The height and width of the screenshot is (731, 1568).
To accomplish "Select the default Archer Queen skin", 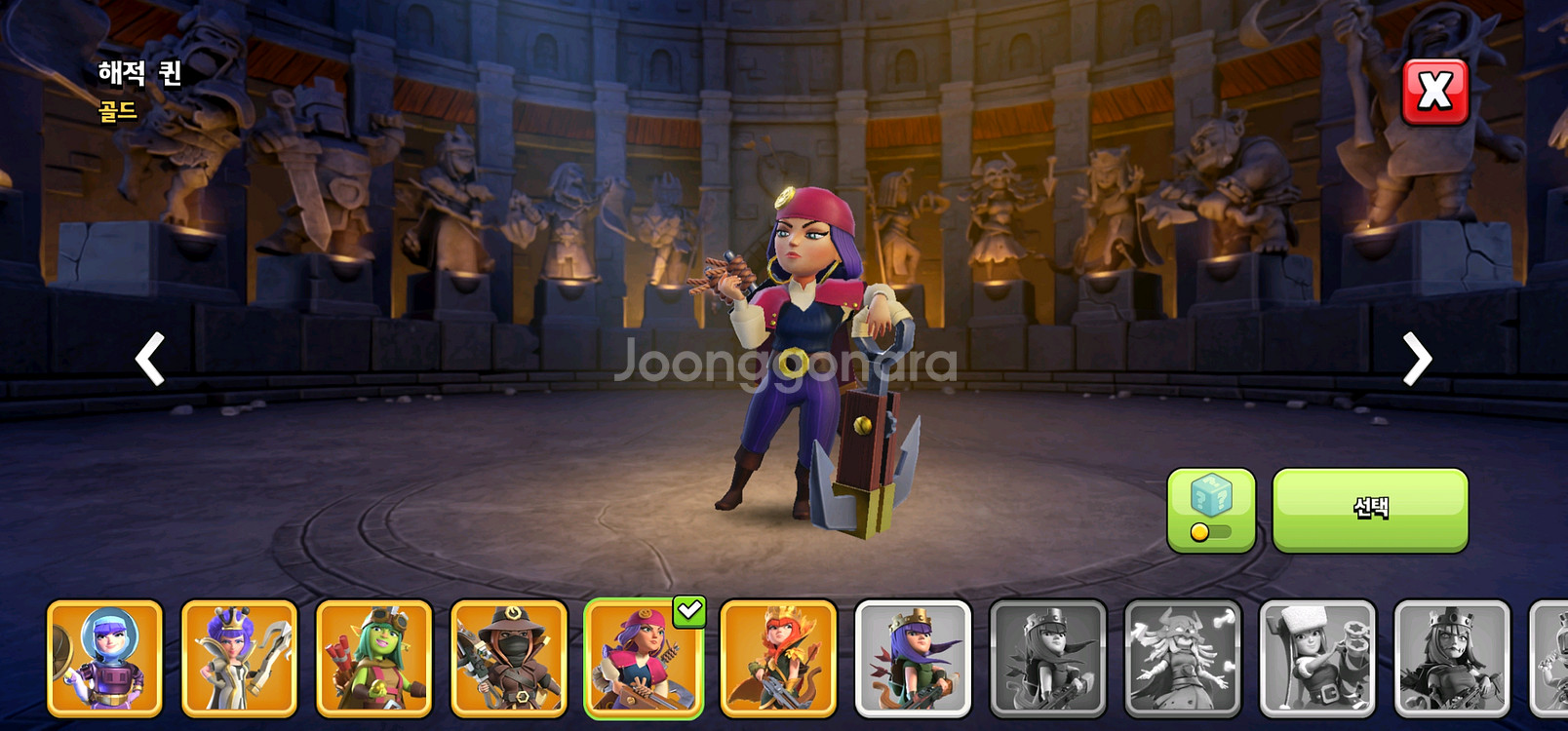I will coord(913,658).
